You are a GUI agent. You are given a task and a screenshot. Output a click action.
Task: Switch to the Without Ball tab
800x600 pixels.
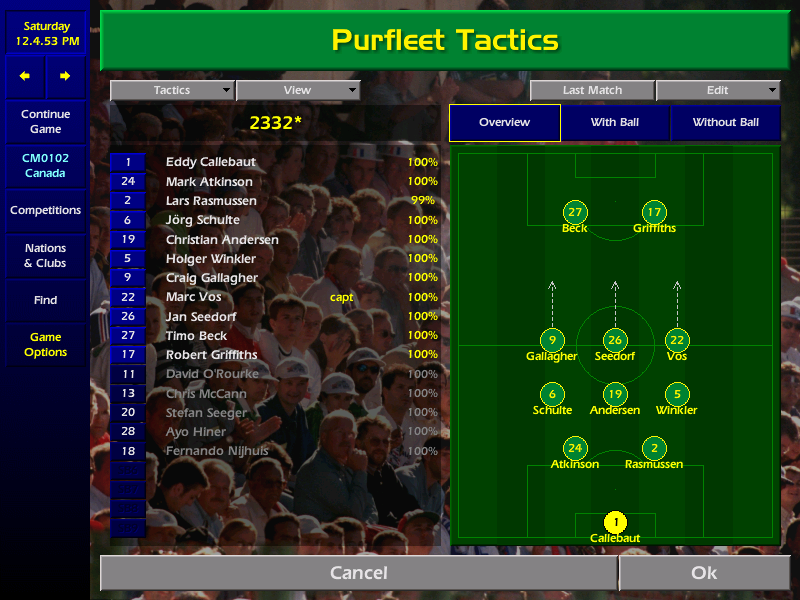click(x=725, y=123)
